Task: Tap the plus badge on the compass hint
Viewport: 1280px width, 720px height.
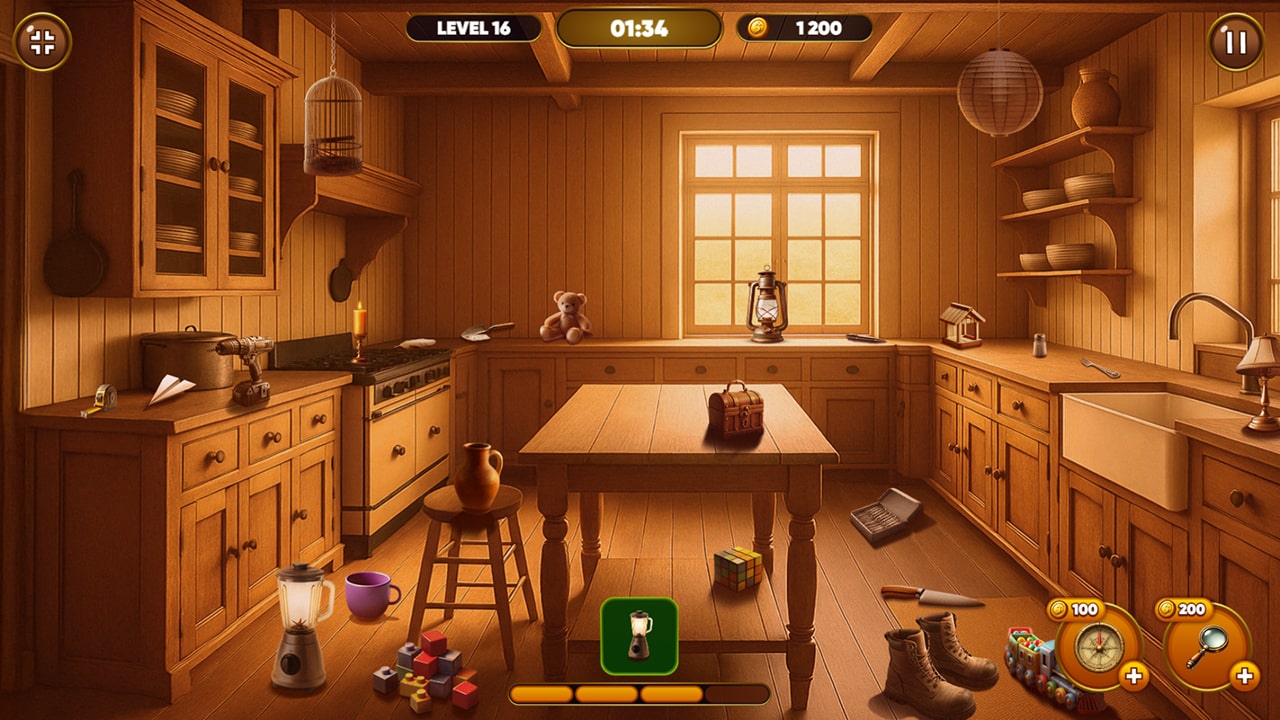Action: (1134, 677)
